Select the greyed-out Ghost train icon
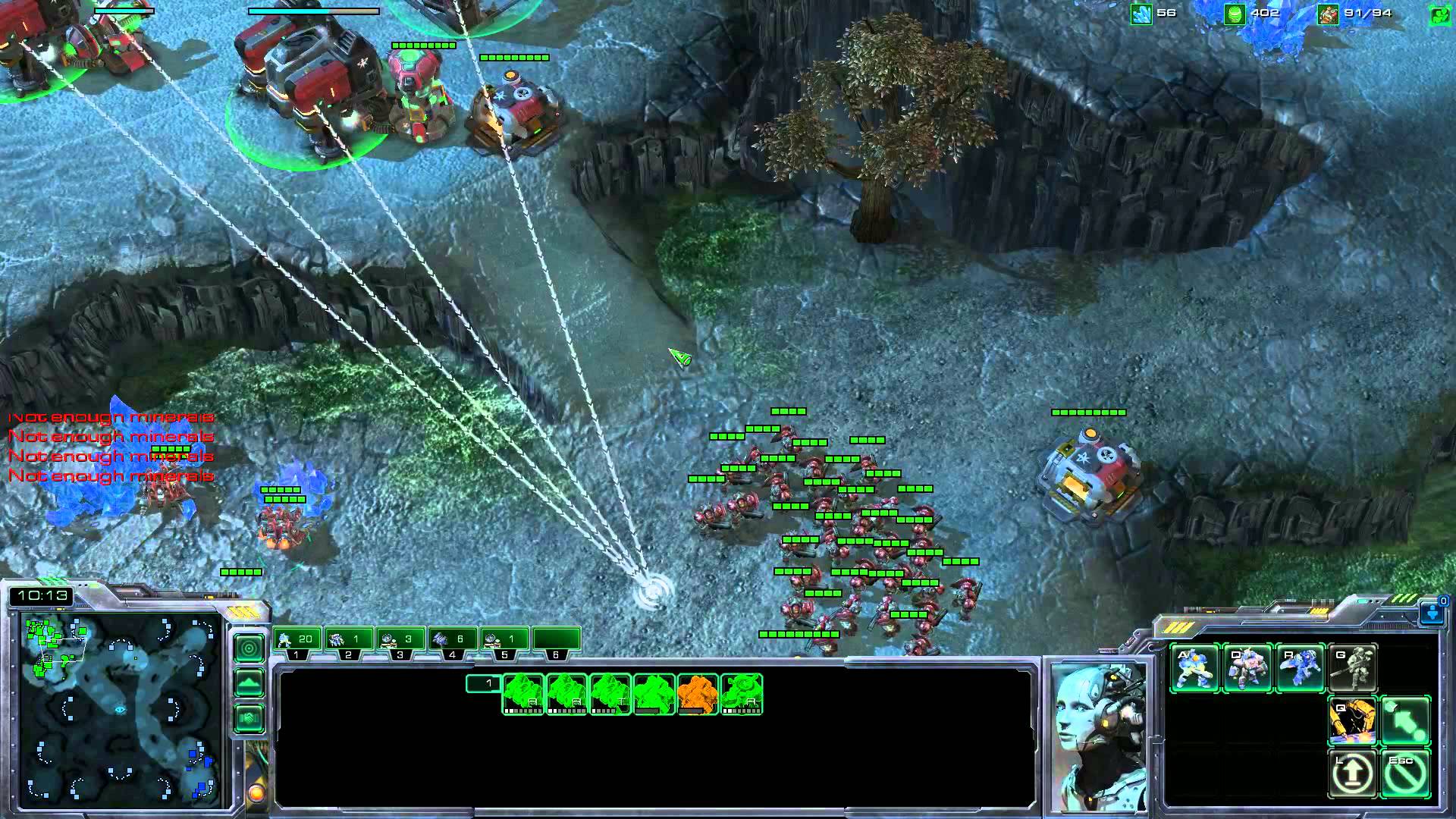 point(1353,668)
